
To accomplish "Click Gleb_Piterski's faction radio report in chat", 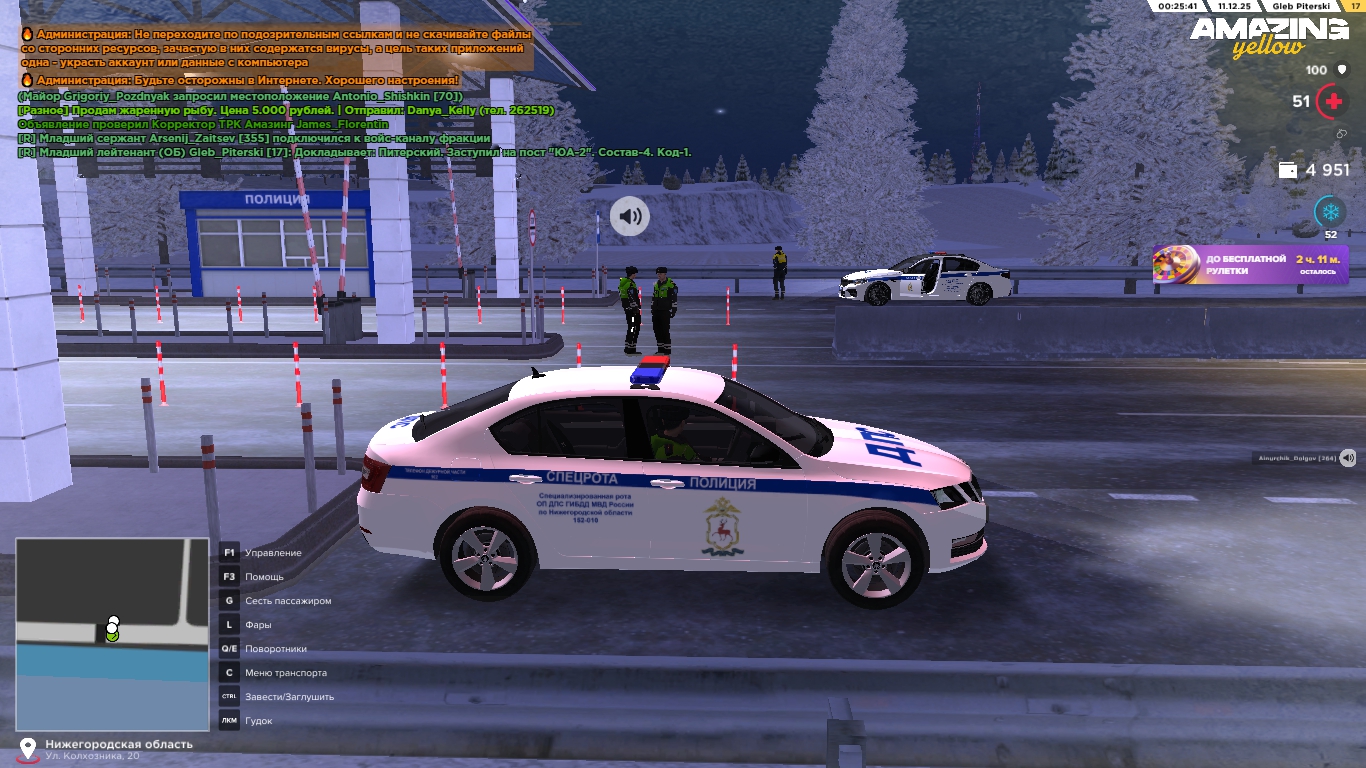I will 355,152.
